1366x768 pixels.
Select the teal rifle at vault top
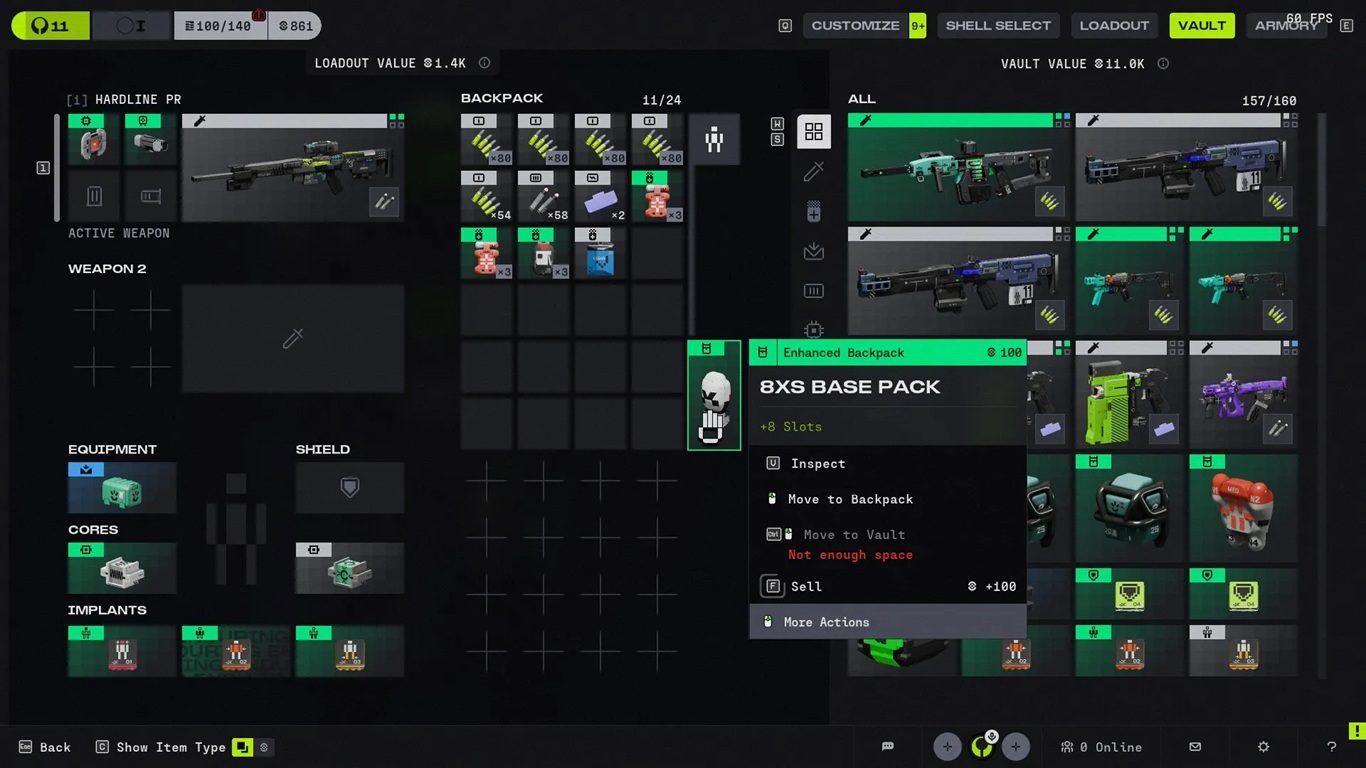pos(958,167)
